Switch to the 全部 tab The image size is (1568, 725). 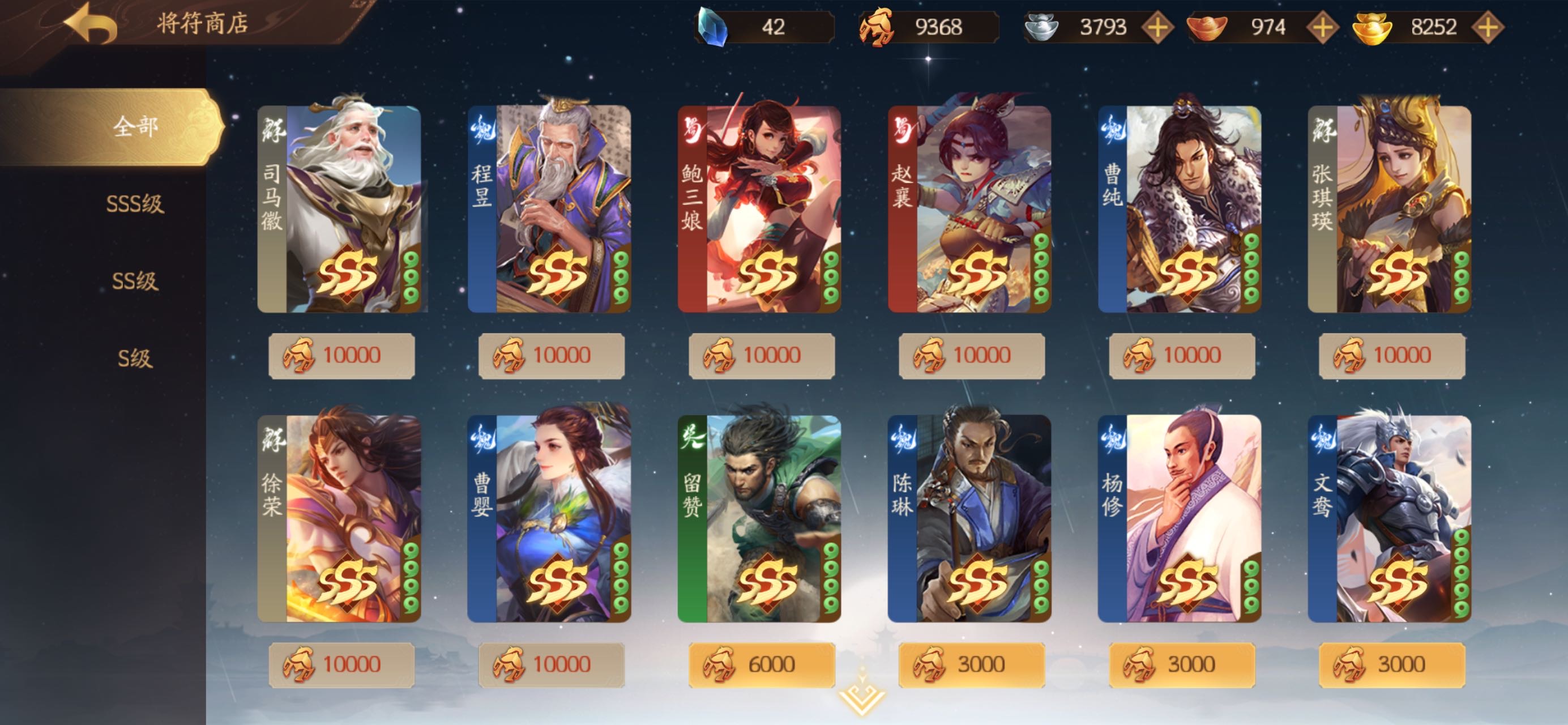[135, 127]
